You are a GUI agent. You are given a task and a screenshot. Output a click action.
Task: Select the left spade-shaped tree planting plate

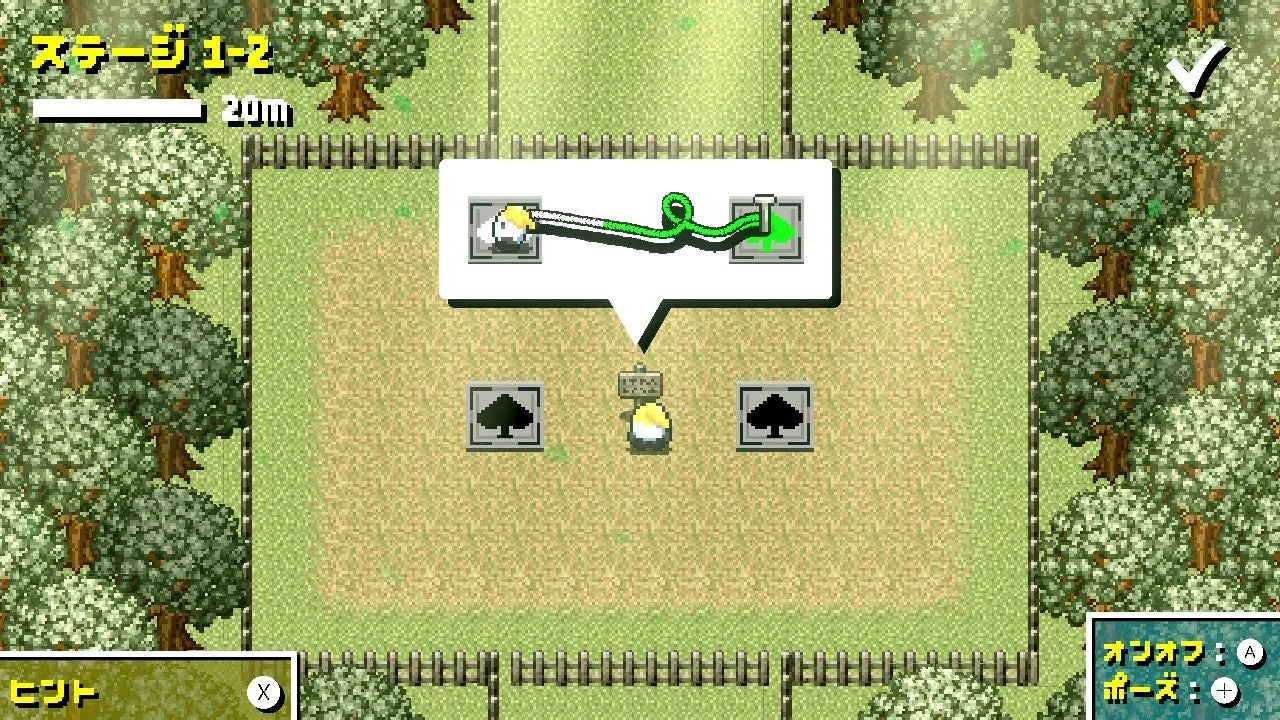503,417
